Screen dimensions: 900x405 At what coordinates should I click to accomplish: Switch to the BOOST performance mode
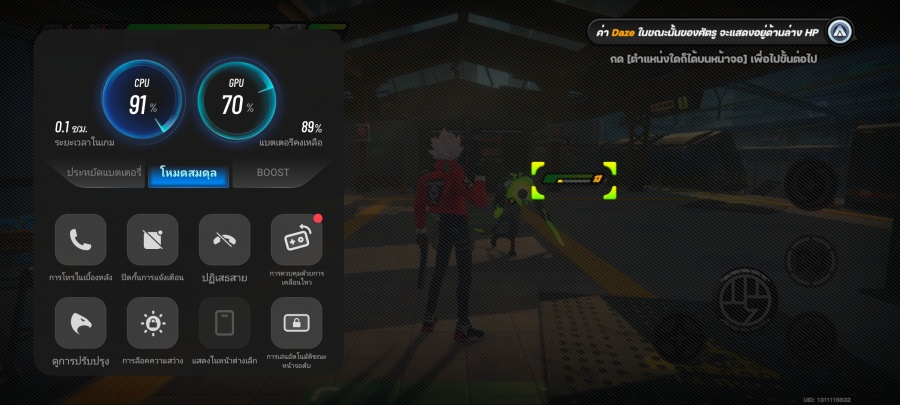point(272,173)
